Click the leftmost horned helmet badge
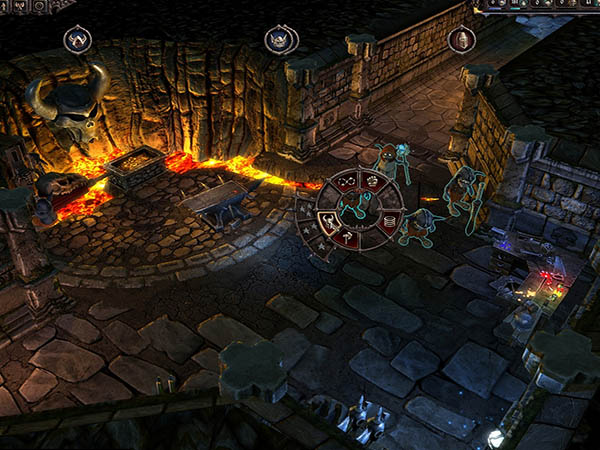This screenshot has height=450, width=600. click(78, 40)
